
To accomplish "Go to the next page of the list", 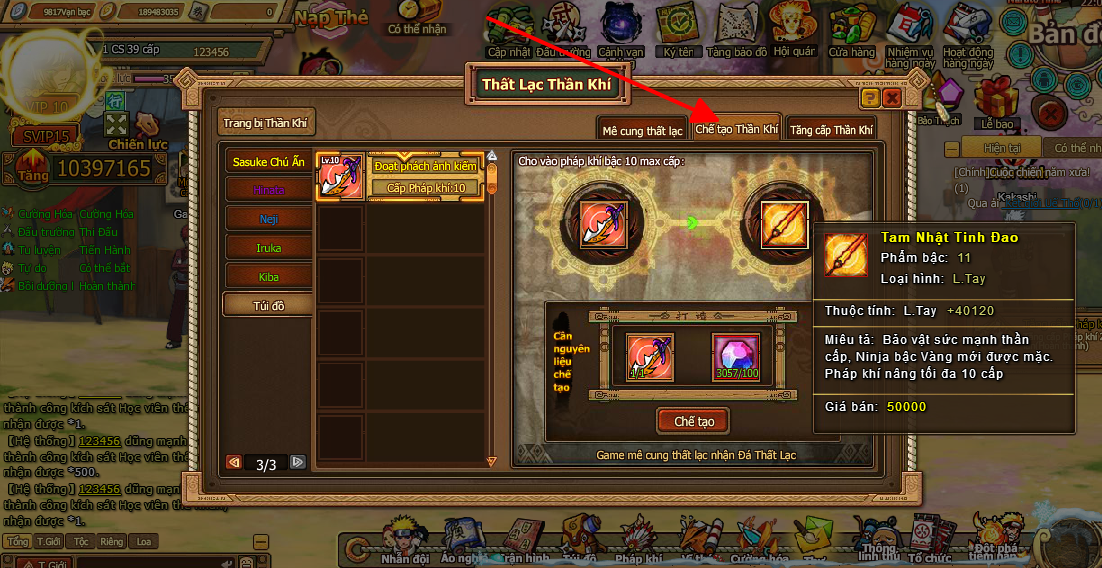I will click(x=298, y=462).
